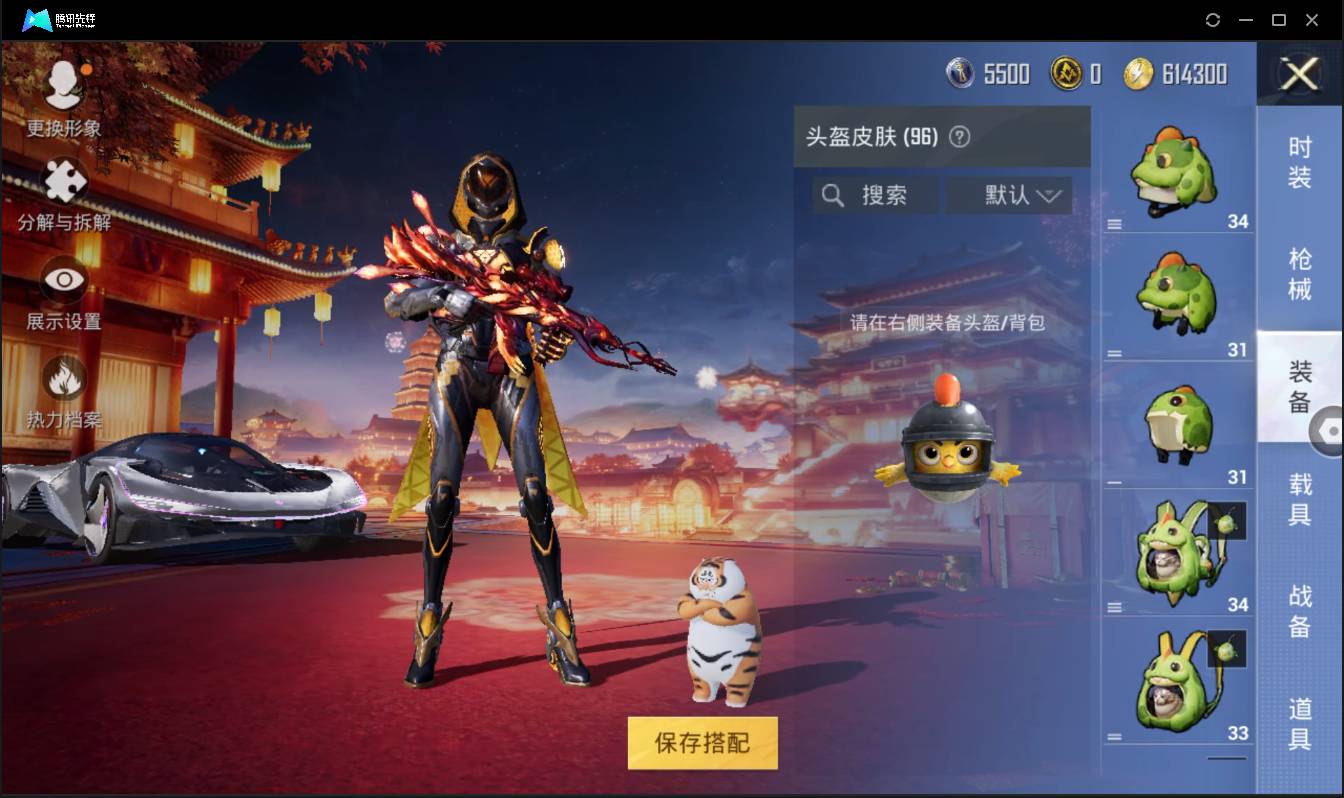Screen dimensions: 1344x798
Task: Click the 保存搭配 save outfit button
Action: point(701,743)
